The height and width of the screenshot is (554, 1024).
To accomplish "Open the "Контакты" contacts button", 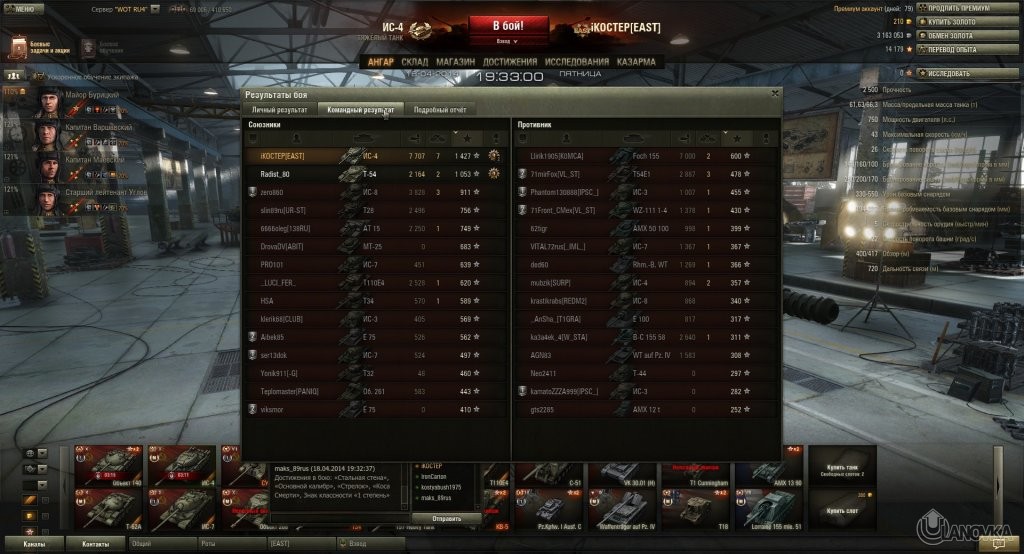I will click(x=96, y=543).
